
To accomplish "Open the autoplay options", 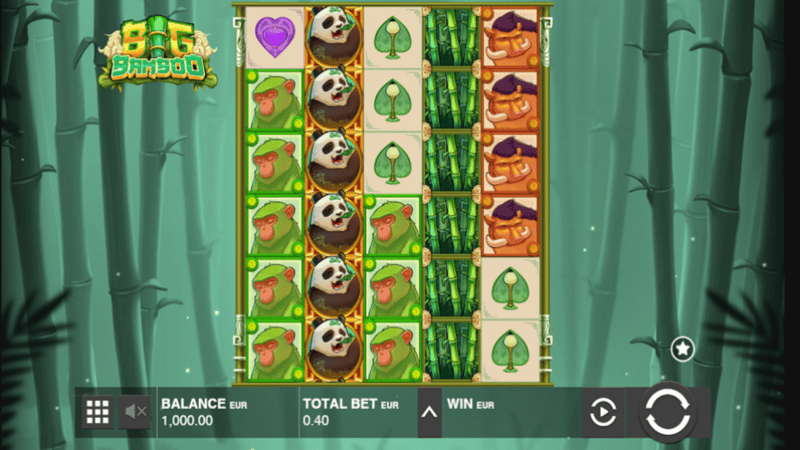I will pyautogui.click(x=603, y=412).
